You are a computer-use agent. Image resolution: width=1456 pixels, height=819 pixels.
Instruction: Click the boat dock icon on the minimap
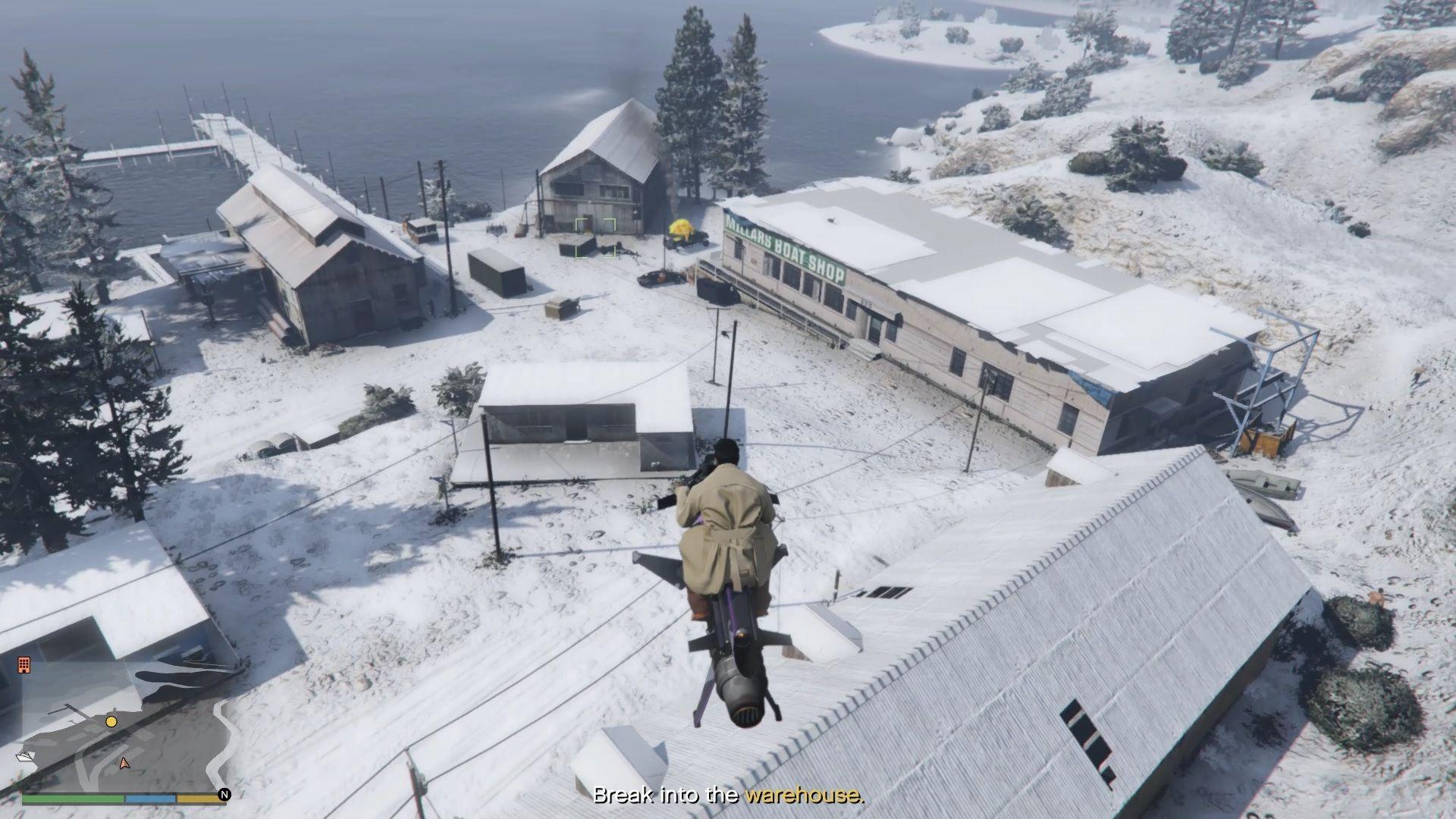(24, 757)
